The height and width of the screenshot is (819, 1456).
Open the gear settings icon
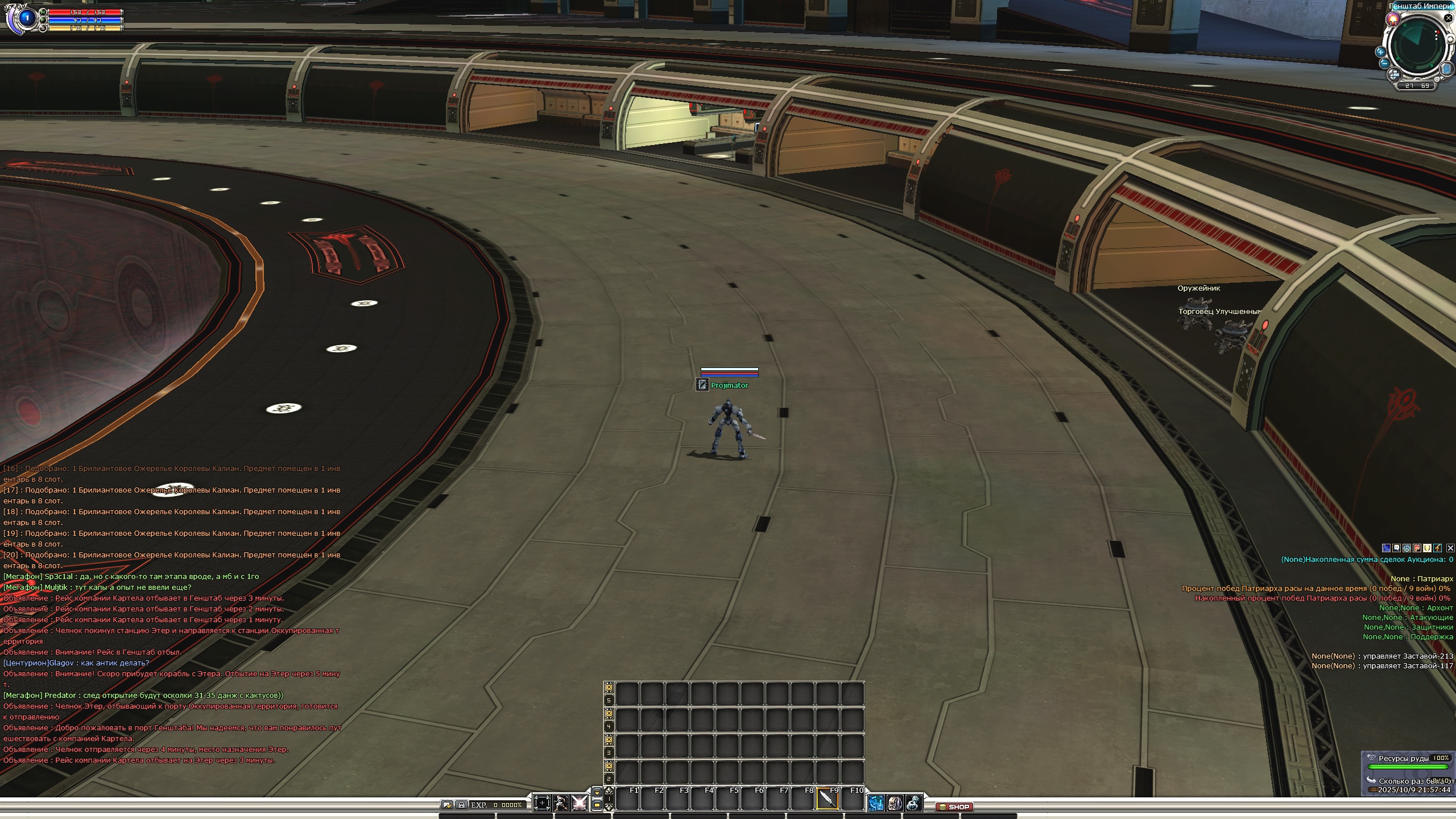tap(913, 803)
